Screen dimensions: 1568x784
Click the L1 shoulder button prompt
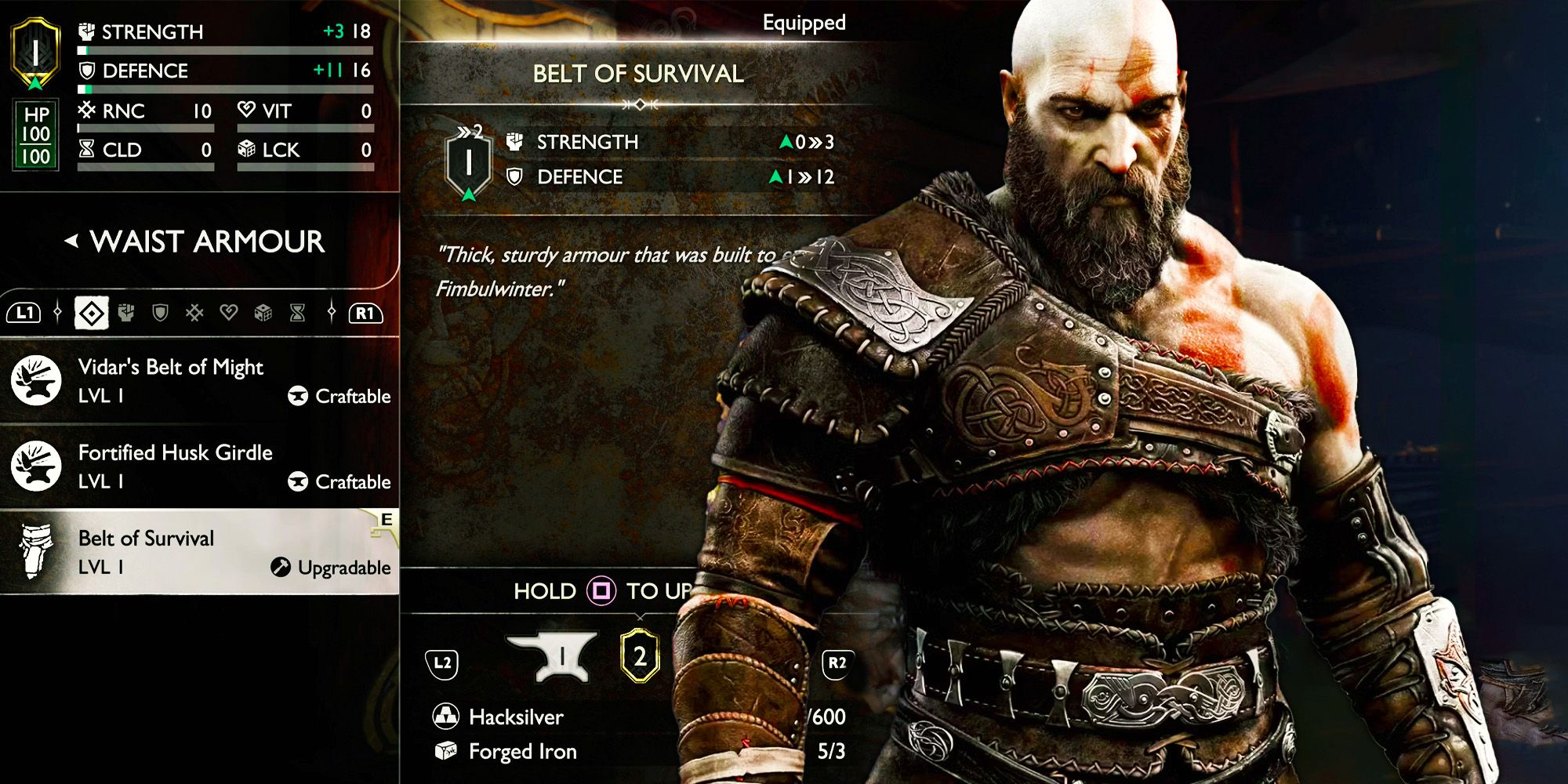[x=23, y=314]
